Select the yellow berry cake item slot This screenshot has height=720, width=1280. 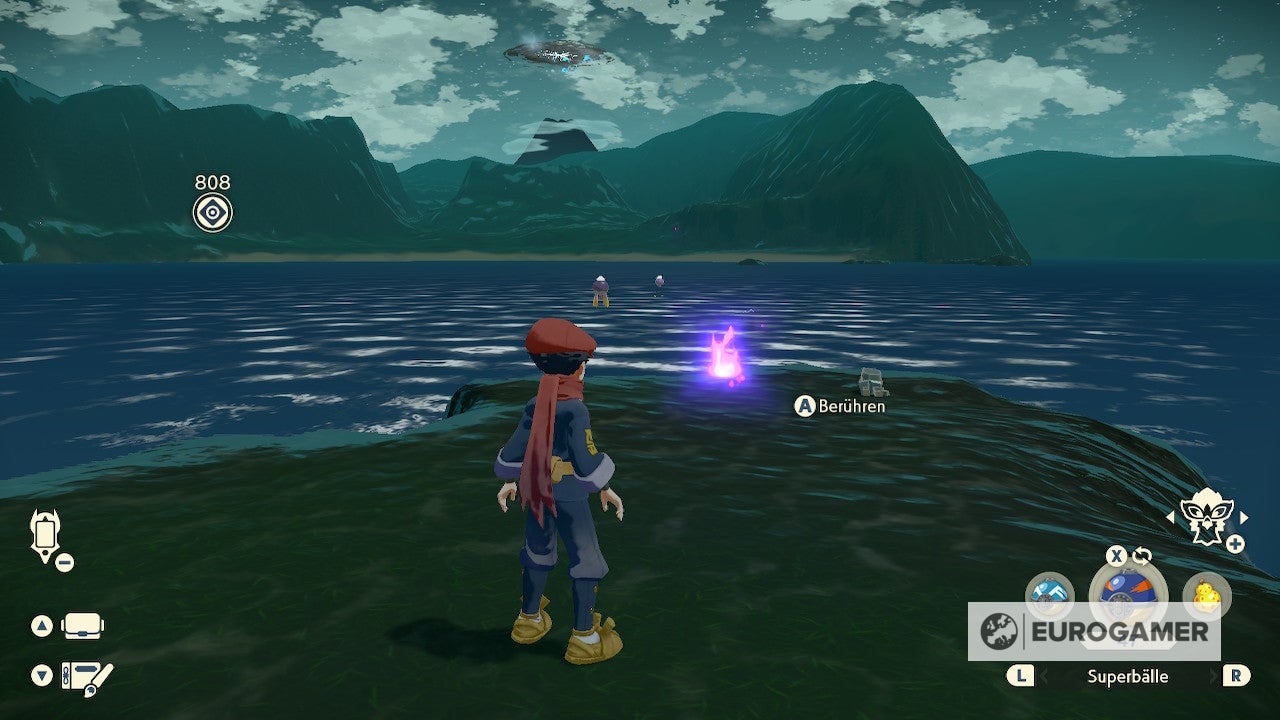coord(1206,594)
